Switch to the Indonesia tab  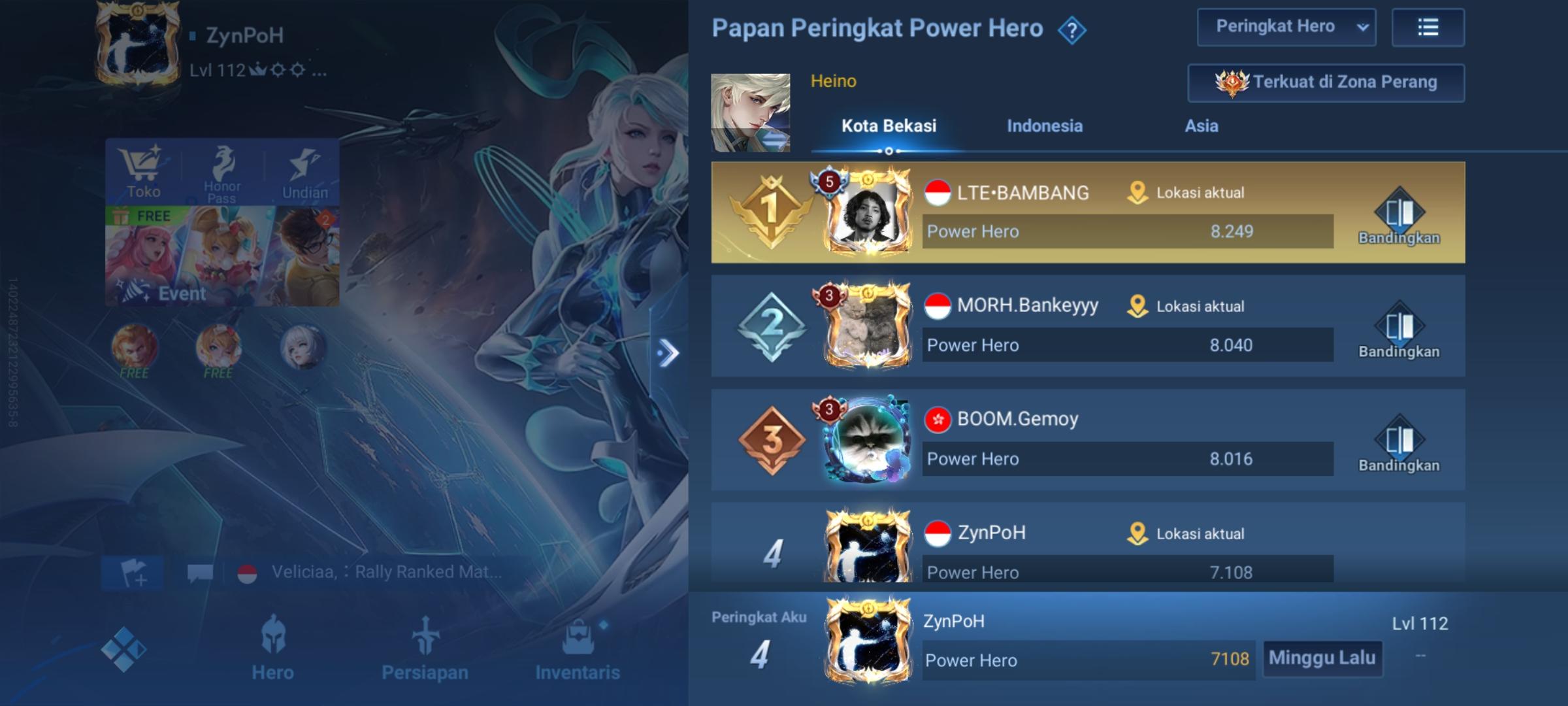pyautogui.click(x=1043, y=126)
